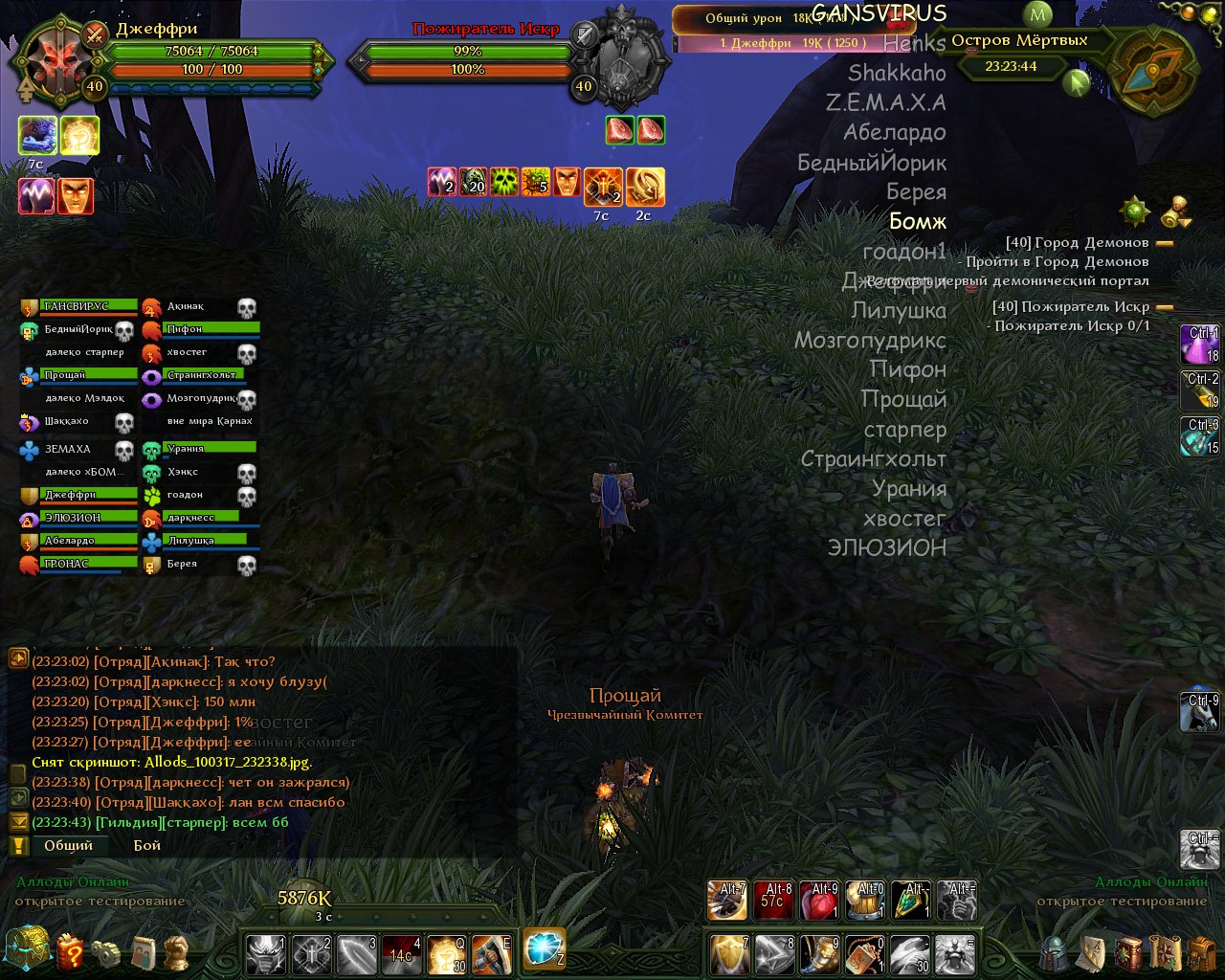Open the red spellbook icon
Image resolution: width=1225 pixels, height=980 pixels.
point(1128,953)
